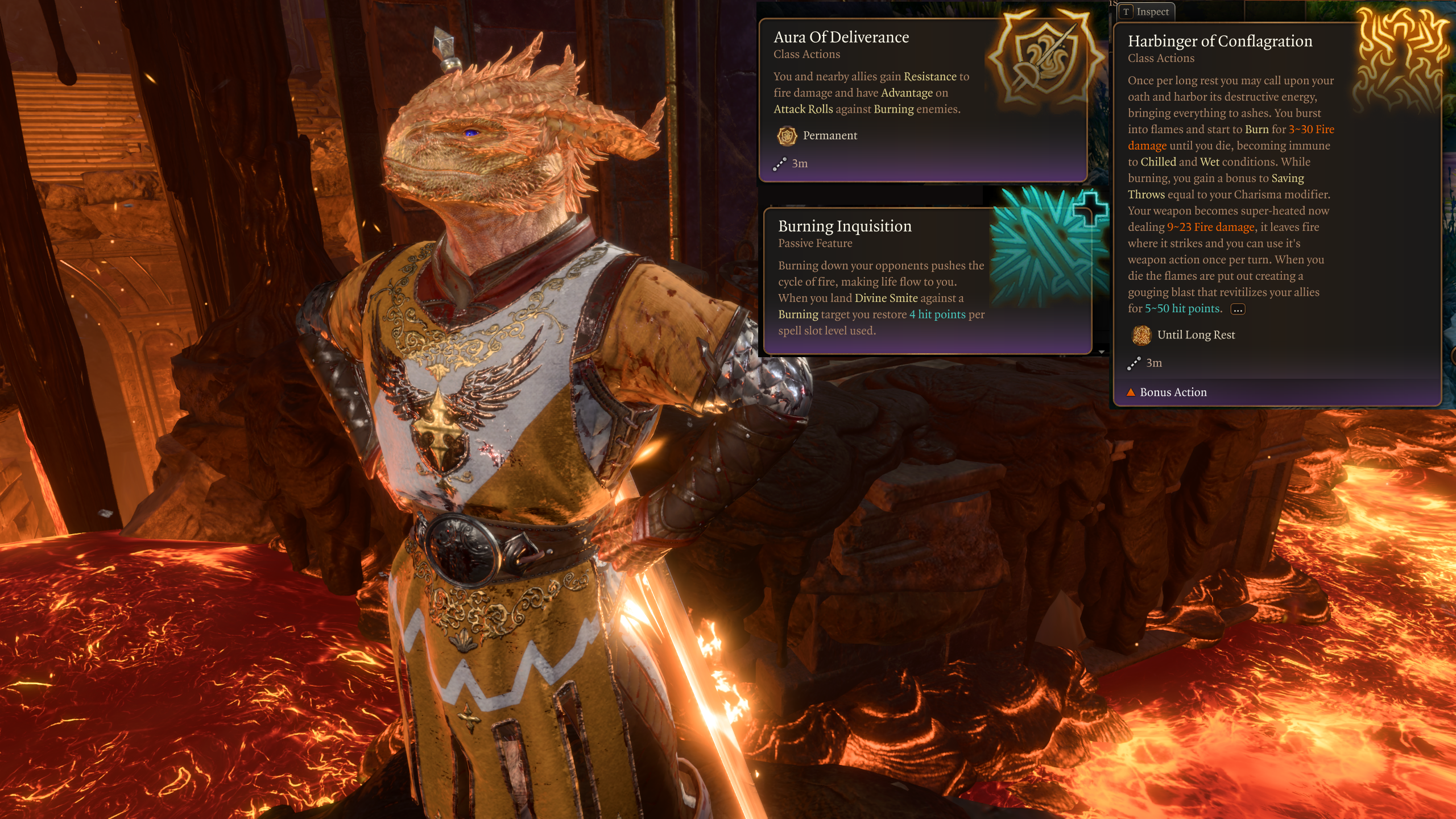Expand the ellipsis in Harbinger of Conflagration description
The width and height of the screenshot is (1456, 819).
click(1238, 309)
